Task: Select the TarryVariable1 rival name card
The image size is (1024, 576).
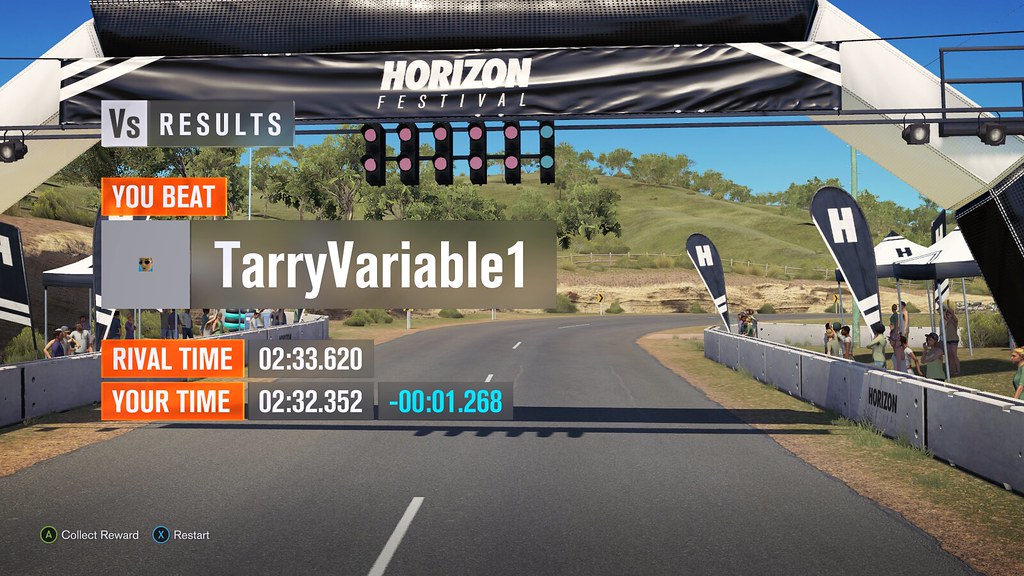Action: pos(372,265)
